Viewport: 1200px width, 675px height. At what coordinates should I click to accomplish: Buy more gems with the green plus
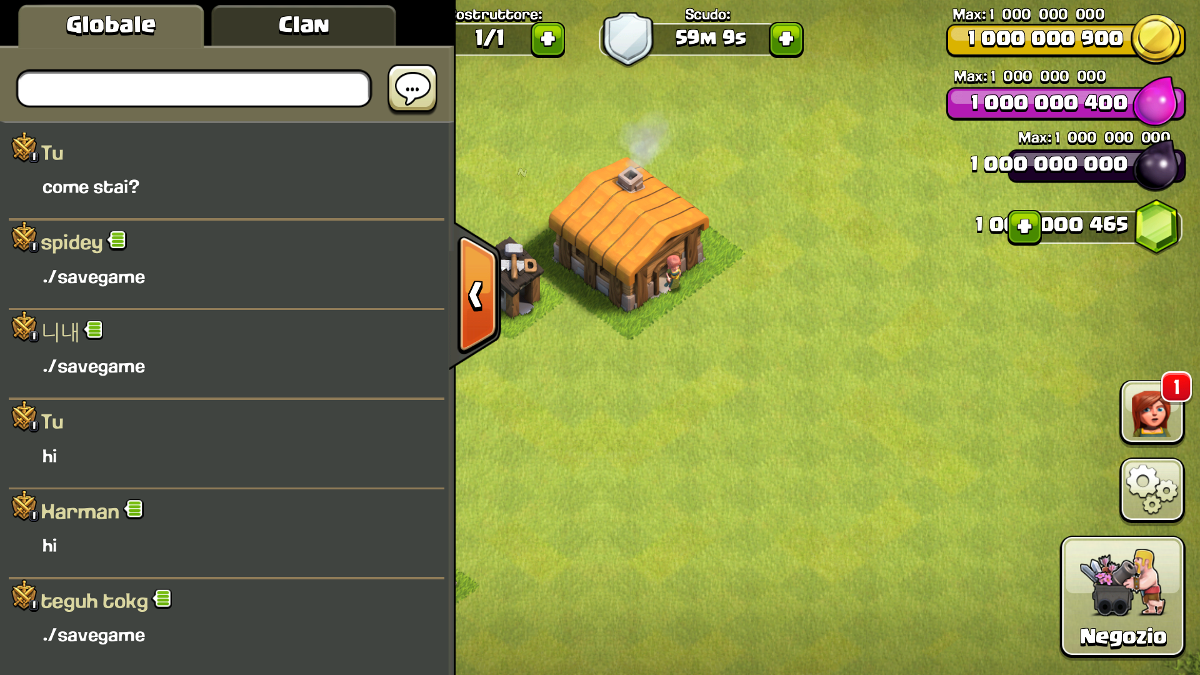coord(1023,225)
